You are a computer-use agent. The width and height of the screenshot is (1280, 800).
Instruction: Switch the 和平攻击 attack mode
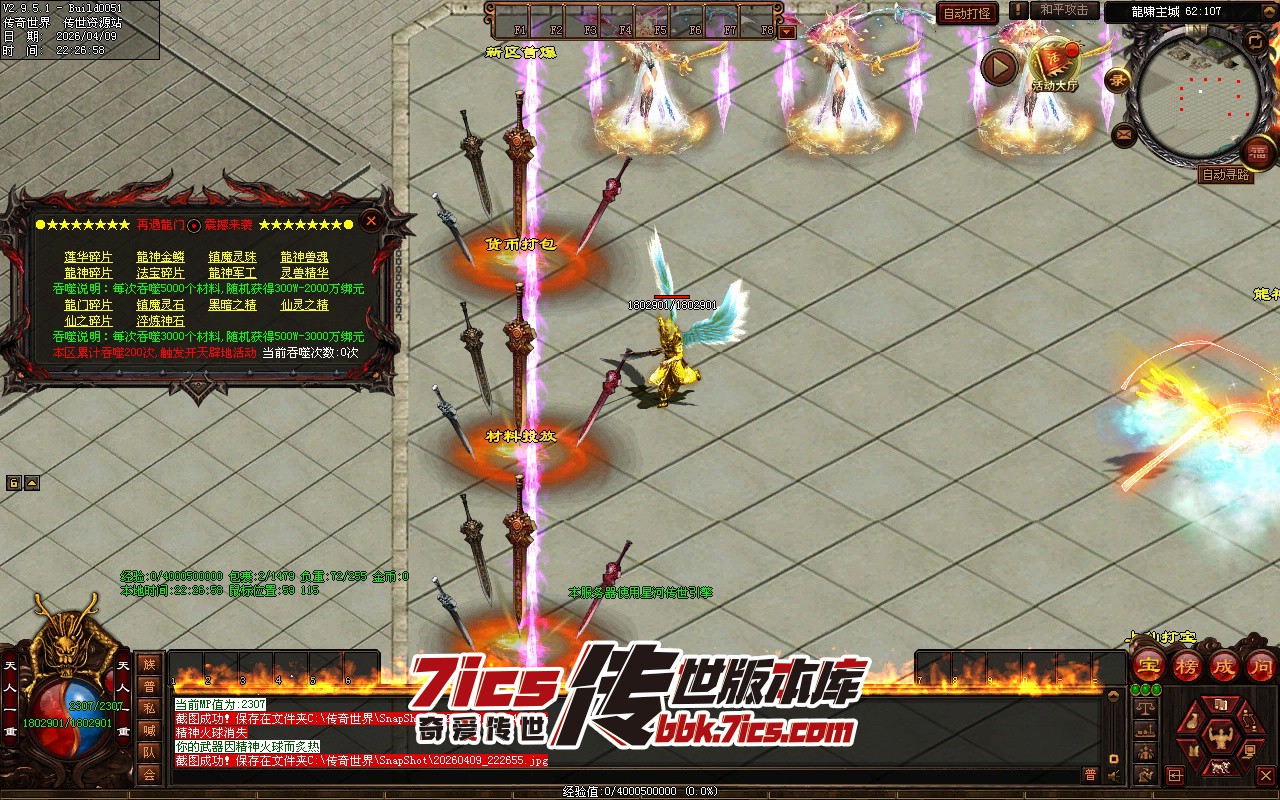click(x=1064, y=10)
